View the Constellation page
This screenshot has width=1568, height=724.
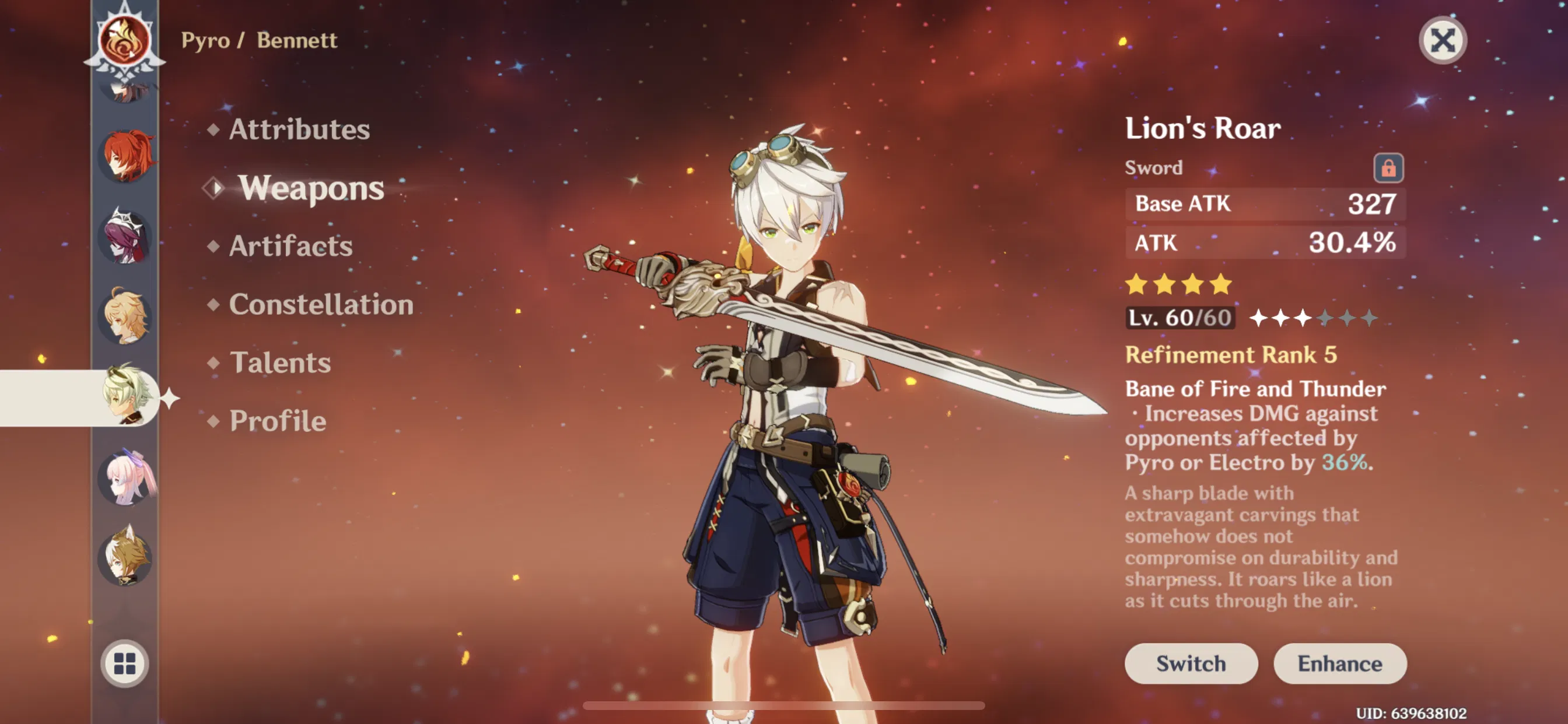(321, 304)
